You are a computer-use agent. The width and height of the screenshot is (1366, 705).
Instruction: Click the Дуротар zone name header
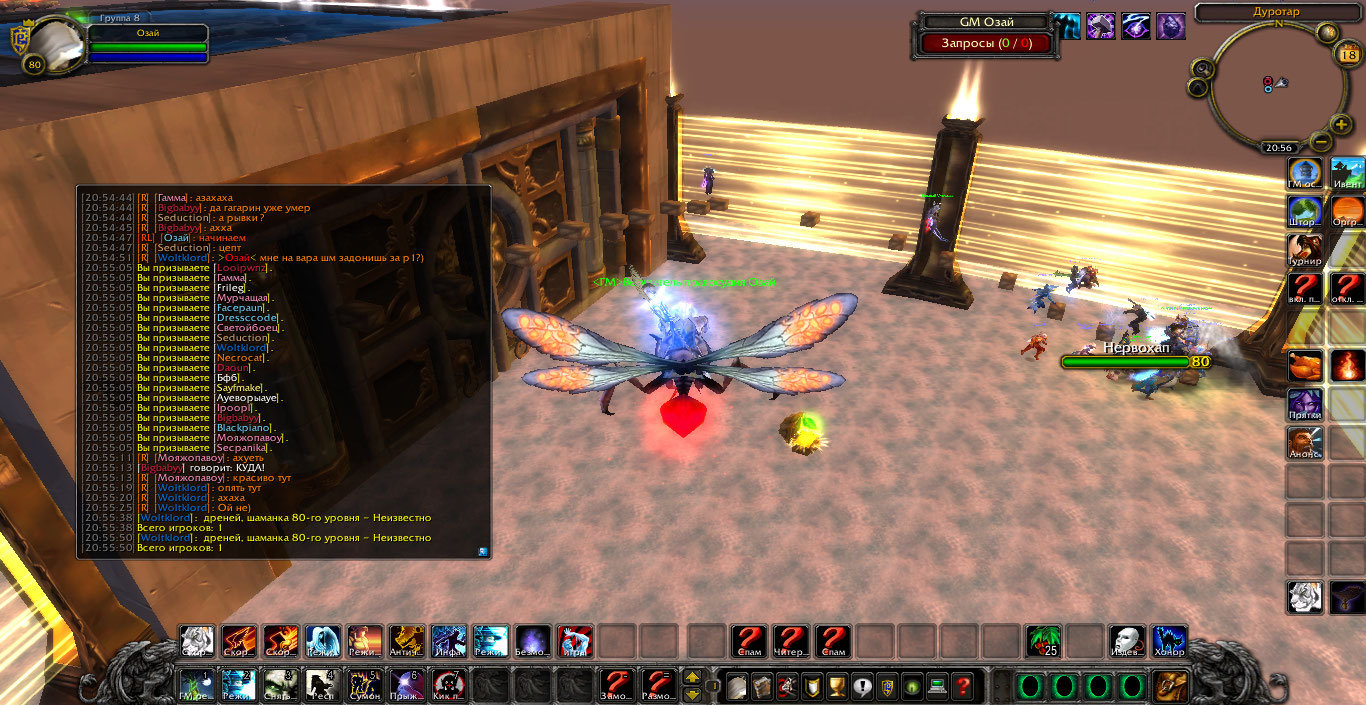click(1277, 13)
